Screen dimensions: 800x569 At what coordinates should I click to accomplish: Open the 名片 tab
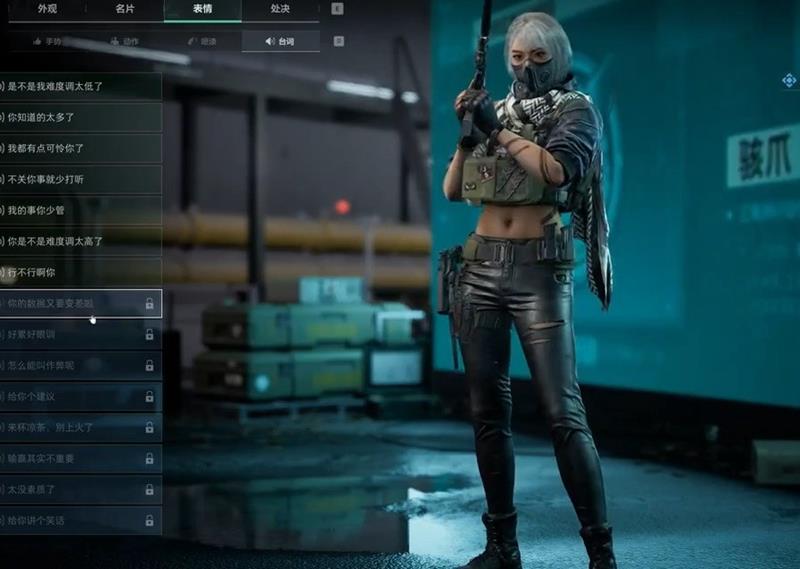click(124, 9)
